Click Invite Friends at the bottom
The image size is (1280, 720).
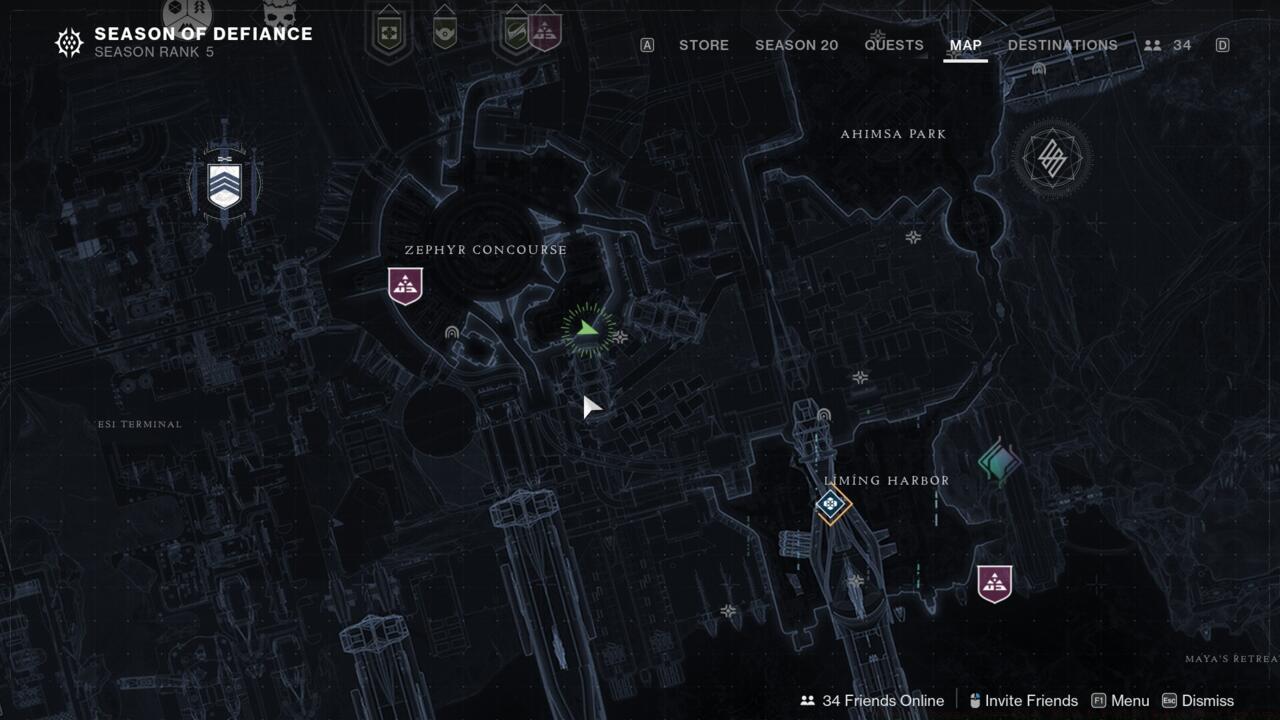point(1022,700)
